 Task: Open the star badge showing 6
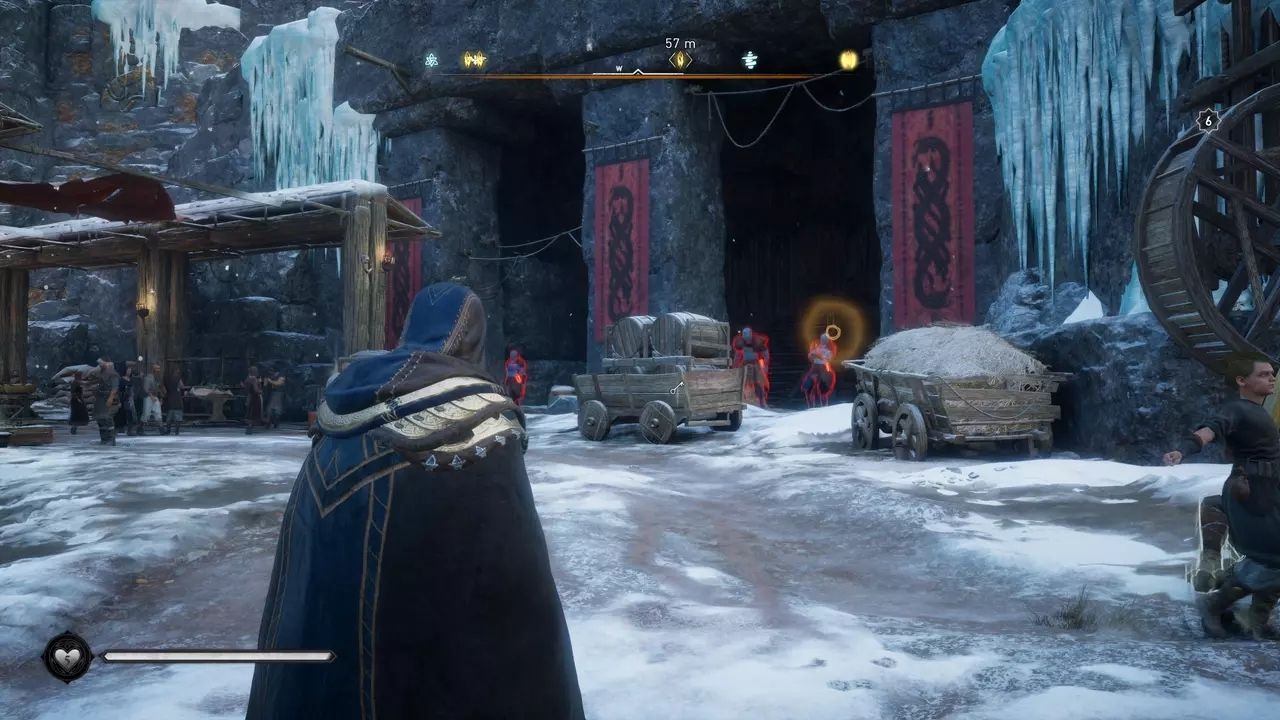1208,120
